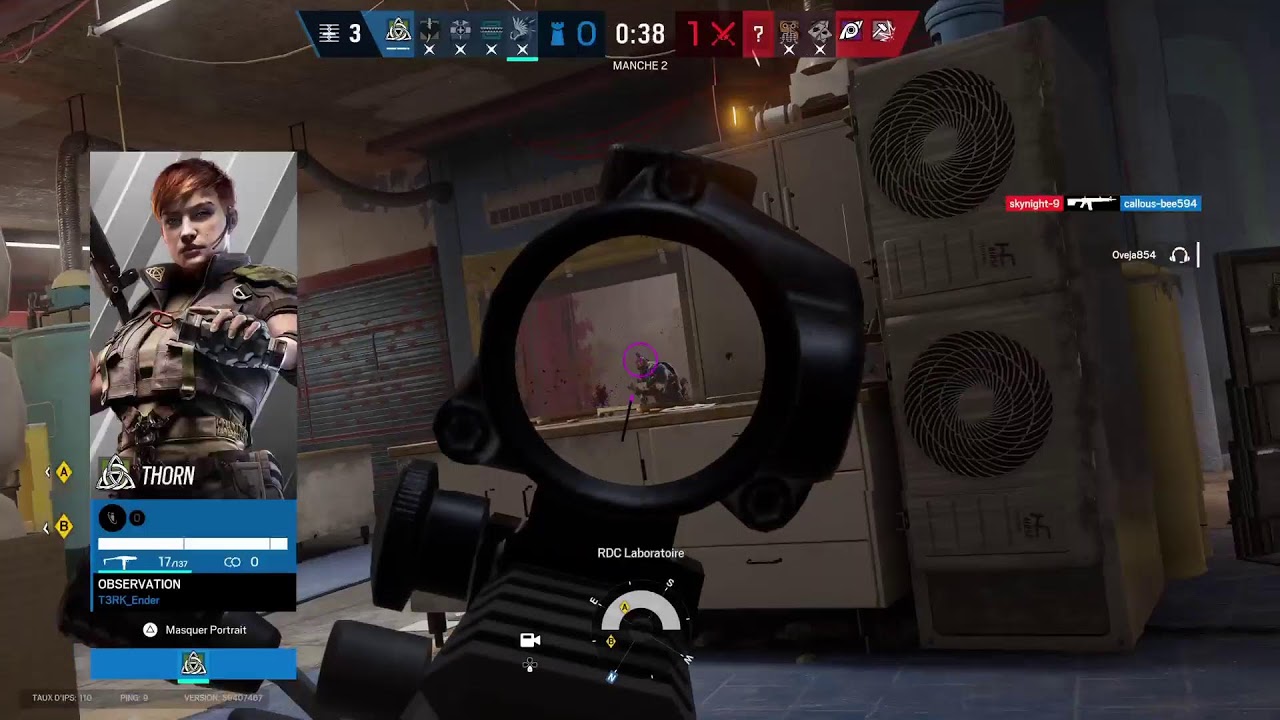Choose the hammer operator icon on red team

click(x=882, y=32)
